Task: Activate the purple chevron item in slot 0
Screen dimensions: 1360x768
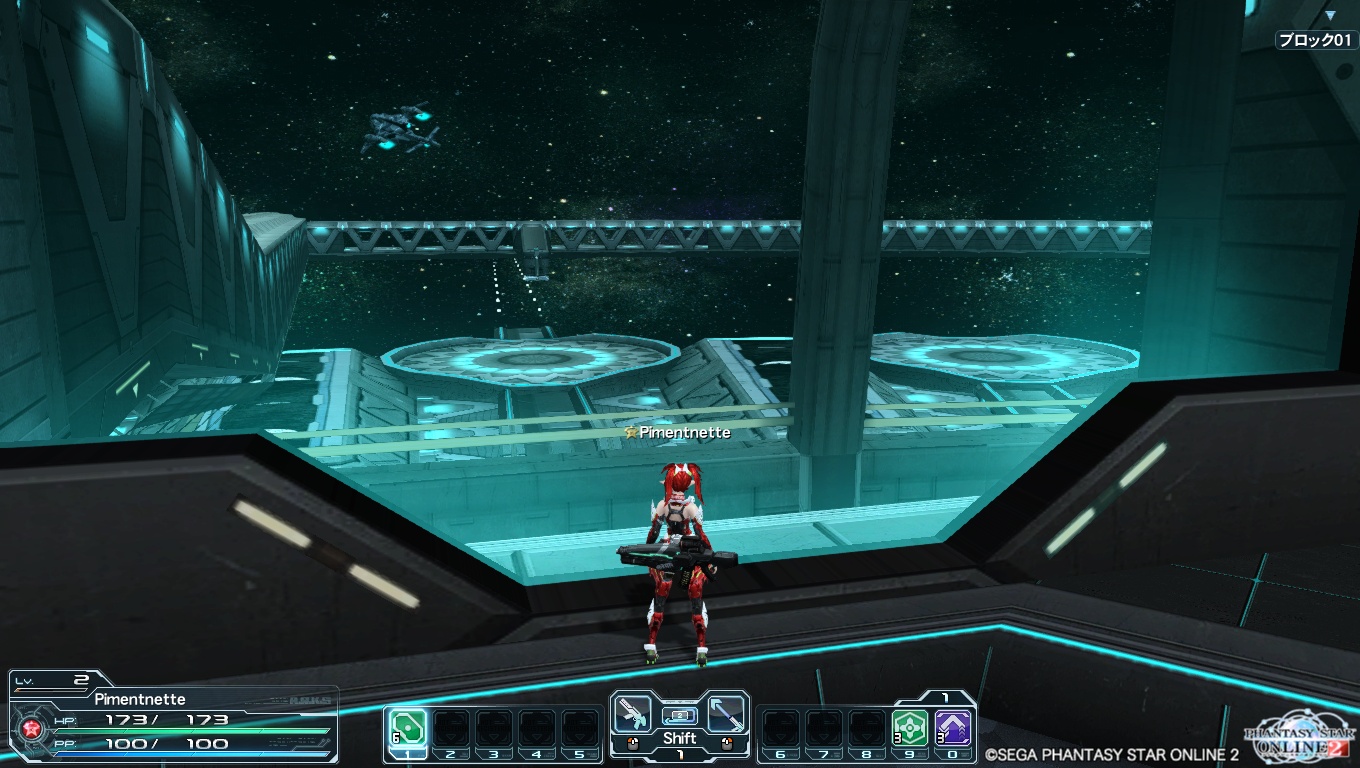Action: [x=953, y=728]
